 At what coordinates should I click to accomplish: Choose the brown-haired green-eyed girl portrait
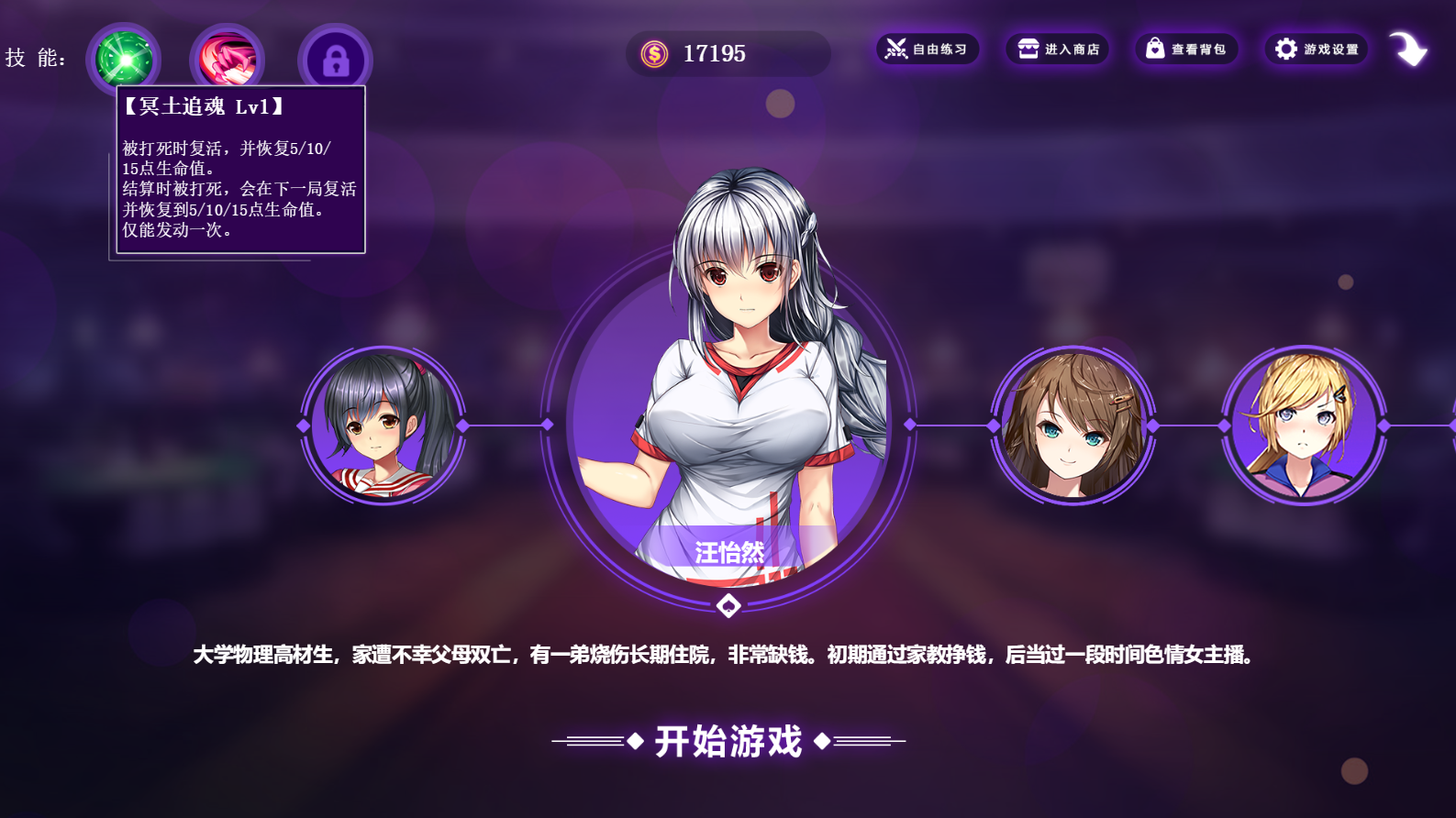click(1073, 426)
